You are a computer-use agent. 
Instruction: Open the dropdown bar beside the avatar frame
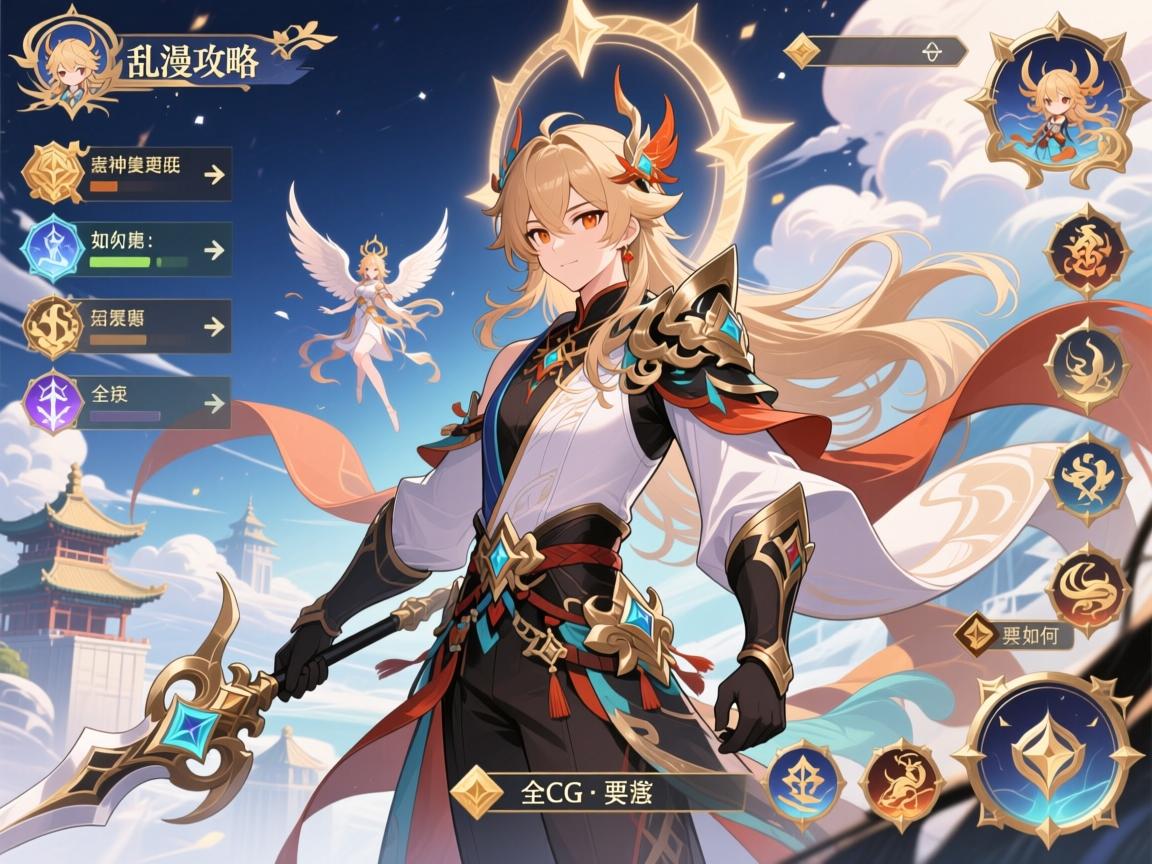[x=878, y=51]
